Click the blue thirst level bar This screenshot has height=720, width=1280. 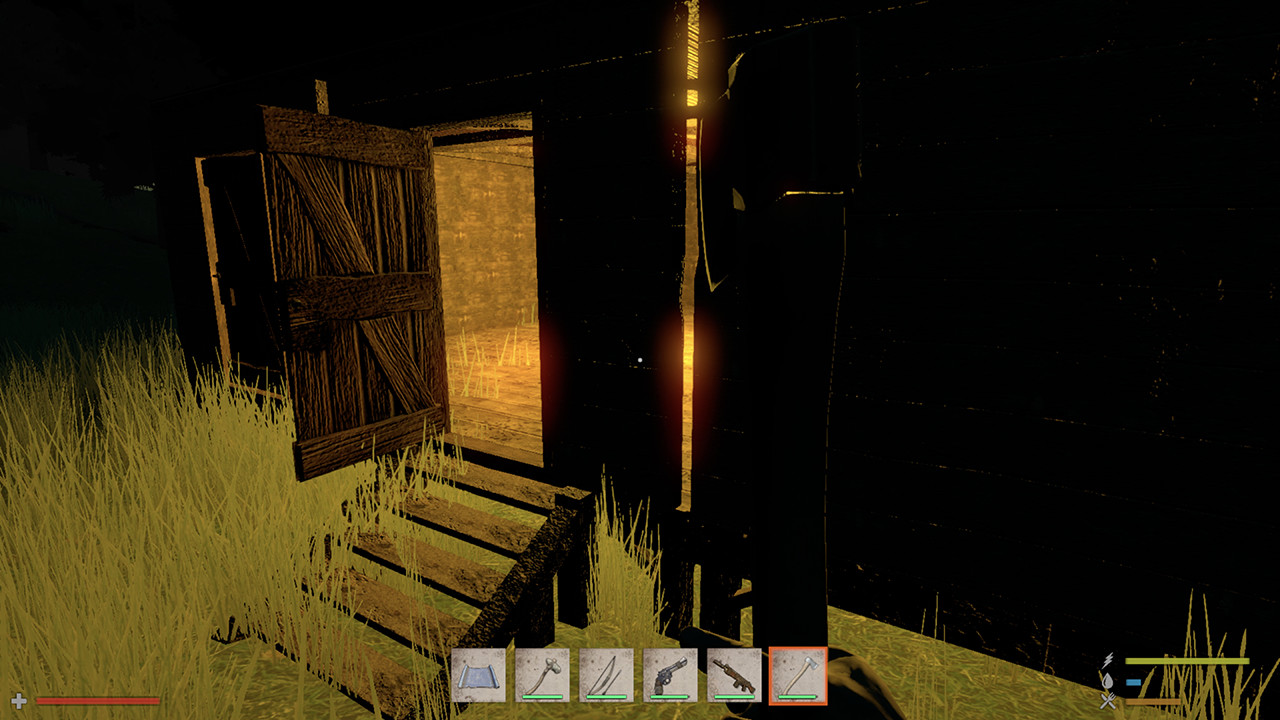[x=1134, y=682]
